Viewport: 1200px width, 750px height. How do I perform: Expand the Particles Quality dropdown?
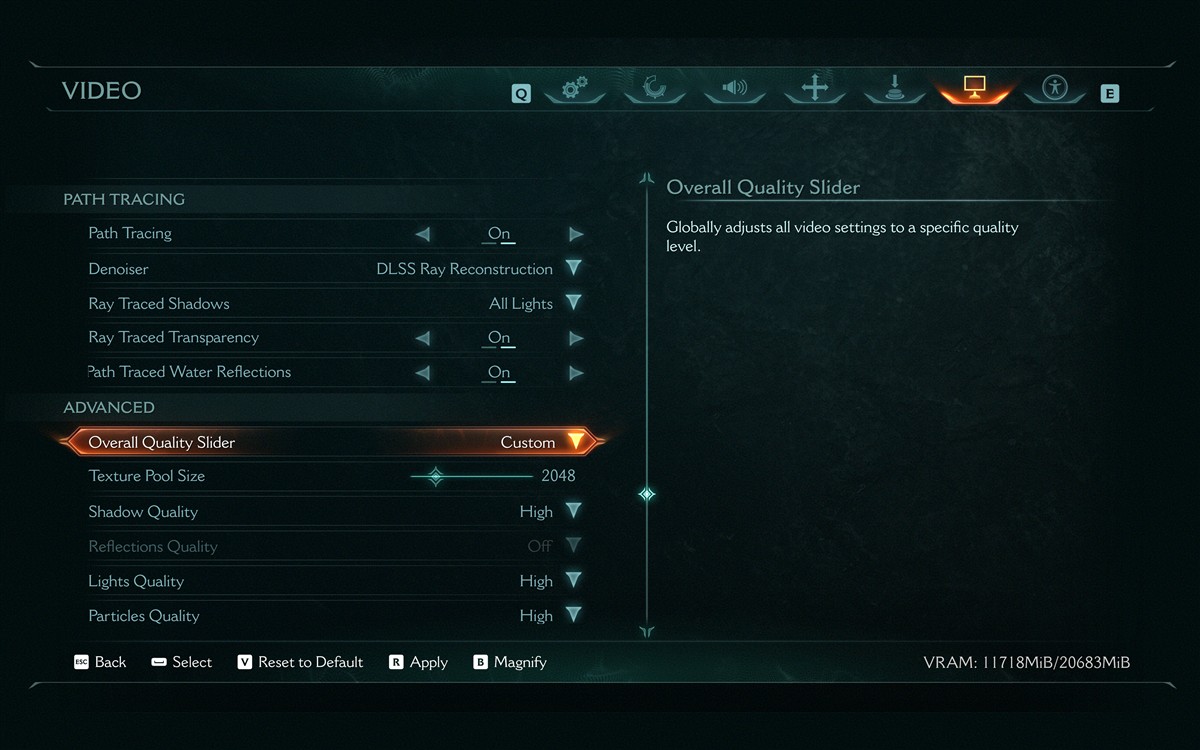[573, 615]
